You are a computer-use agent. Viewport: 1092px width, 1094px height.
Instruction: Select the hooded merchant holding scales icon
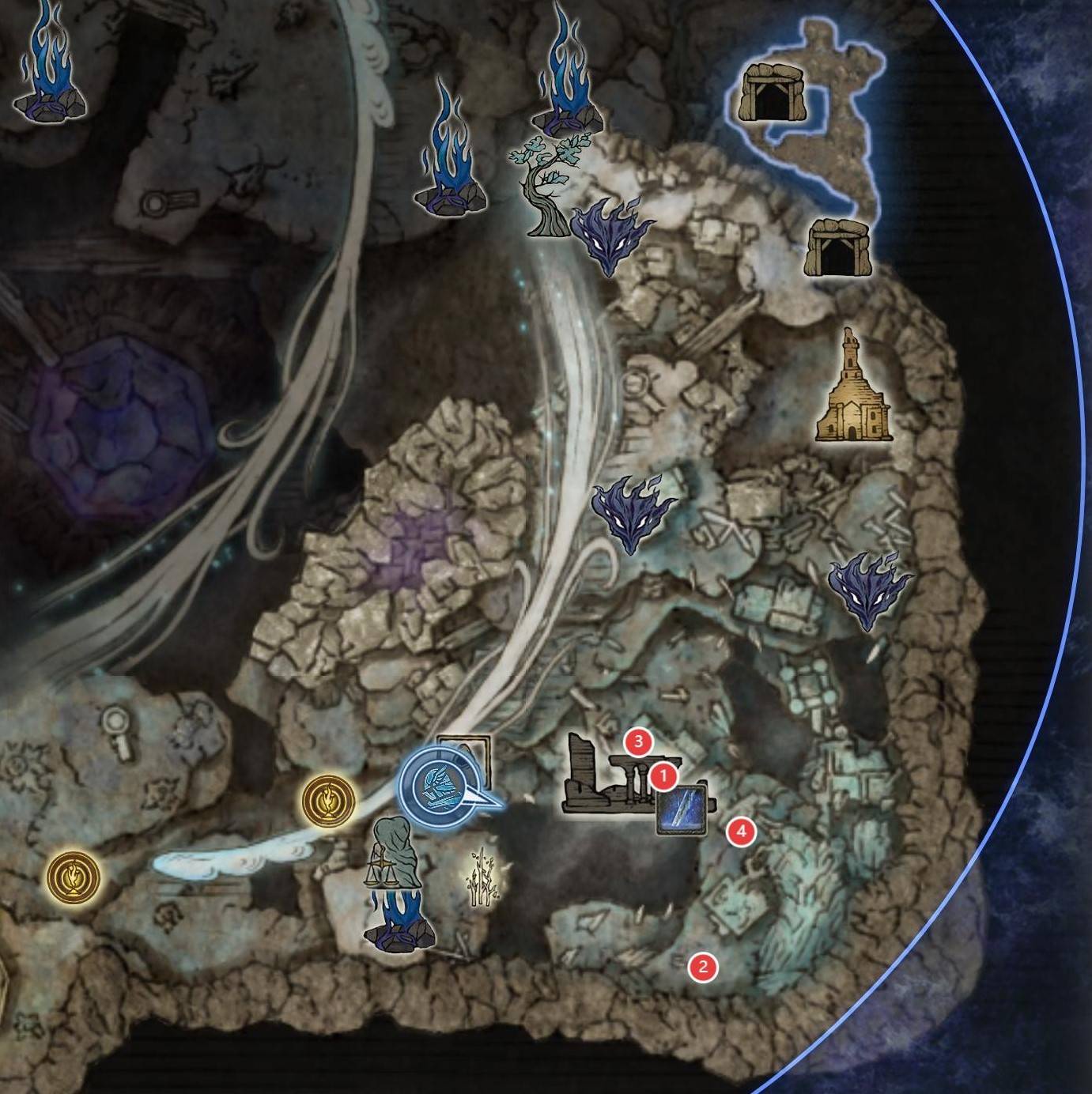click(x=394, y=852)
